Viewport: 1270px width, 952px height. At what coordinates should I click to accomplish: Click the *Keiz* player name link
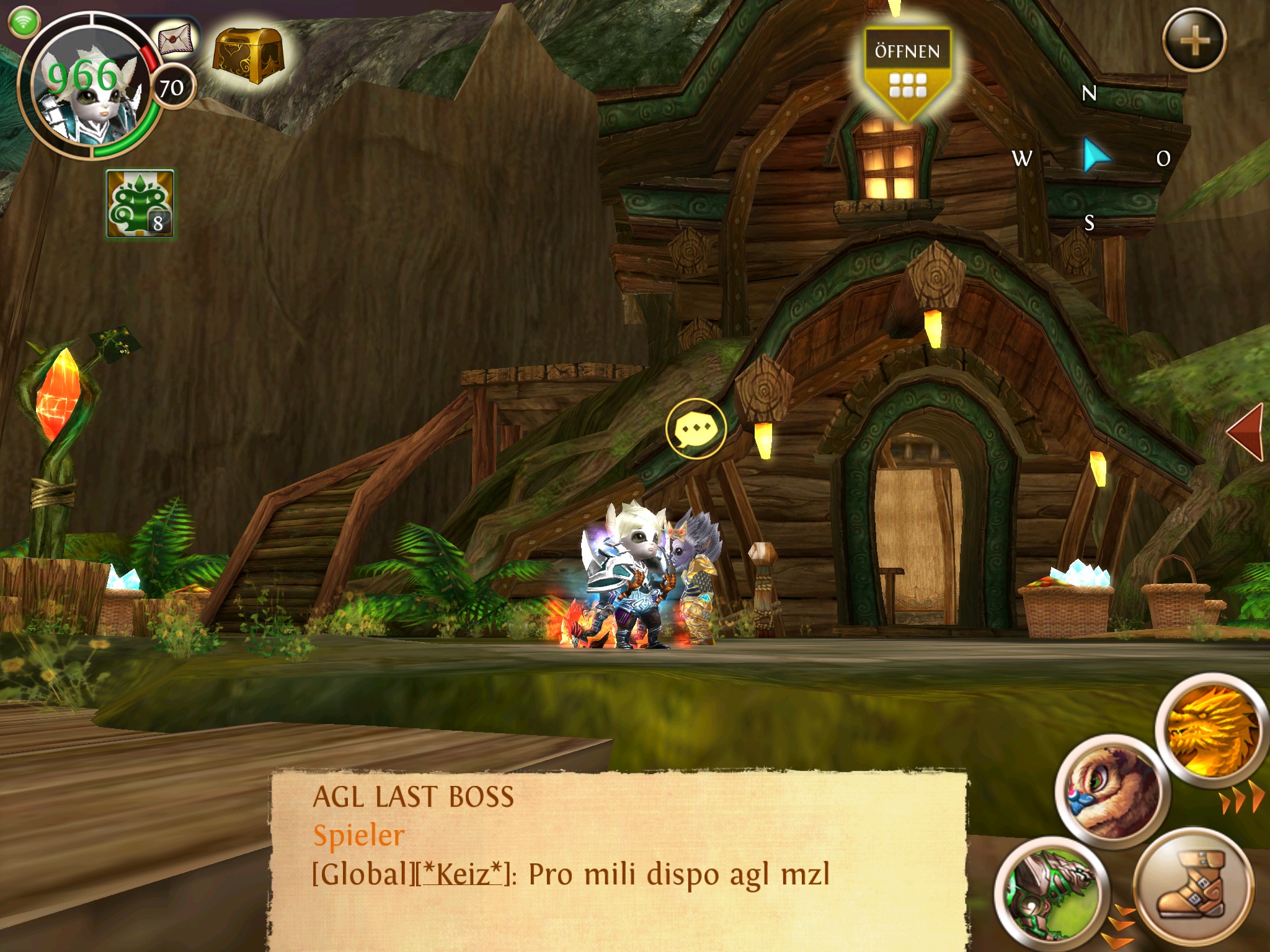coord(462,875)
